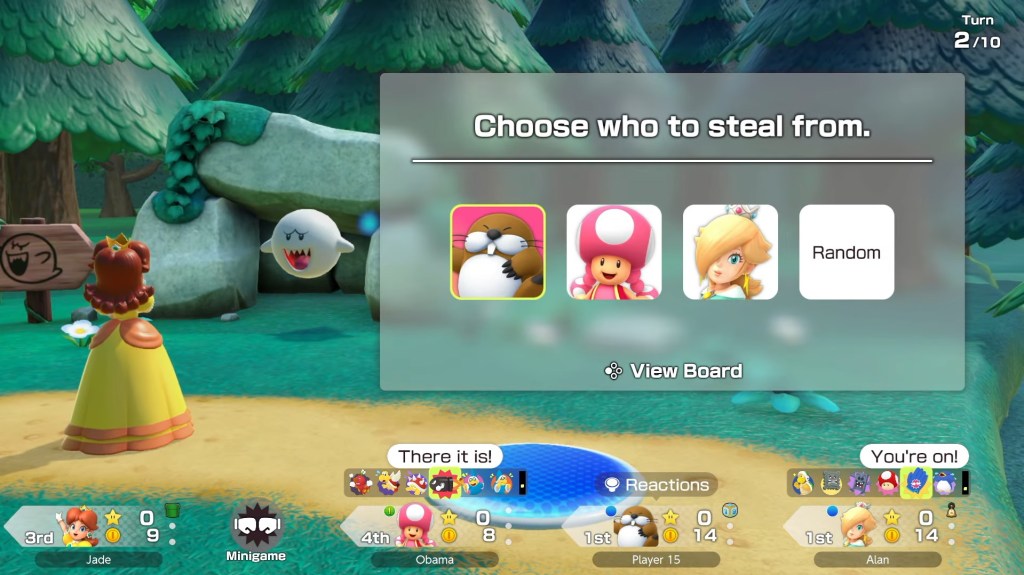
Task: Choose Monty Mole to steal from
Action: point(497,252)
